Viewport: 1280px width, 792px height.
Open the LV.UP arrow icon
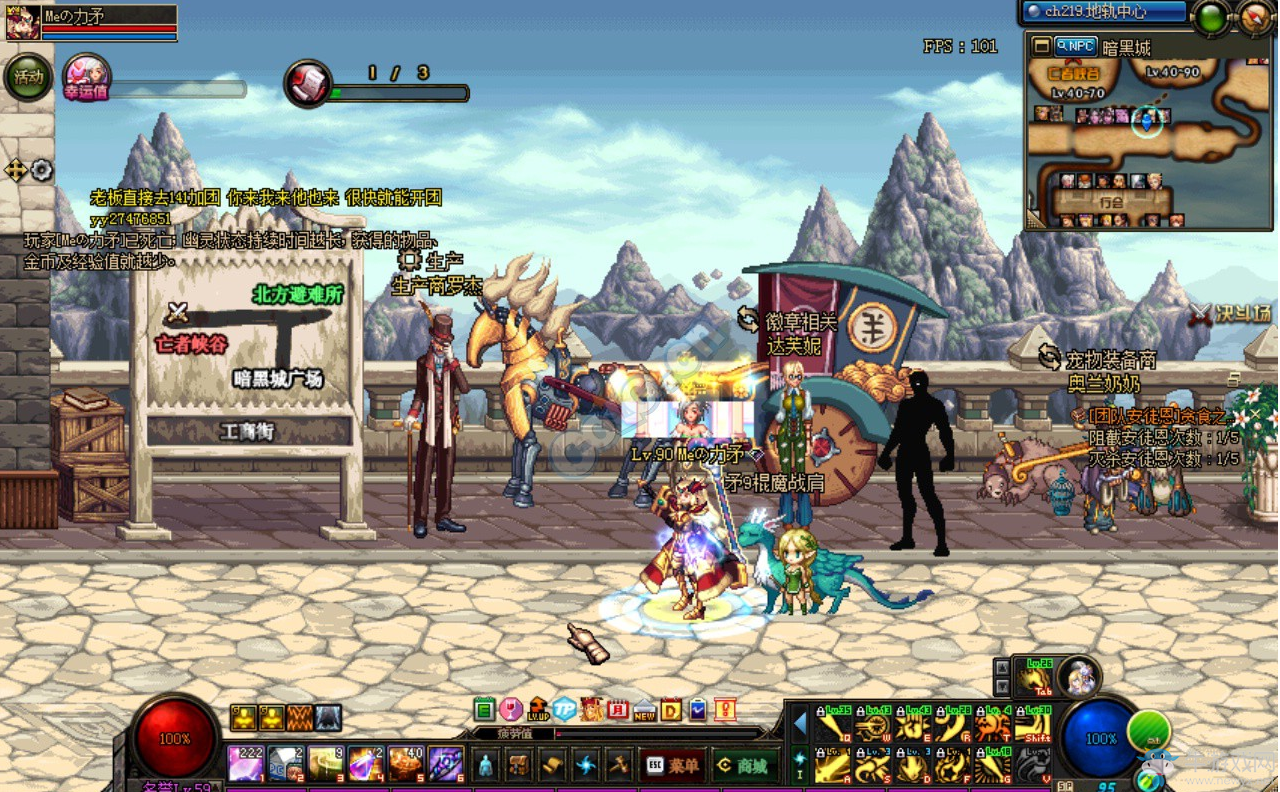[538, 710]
